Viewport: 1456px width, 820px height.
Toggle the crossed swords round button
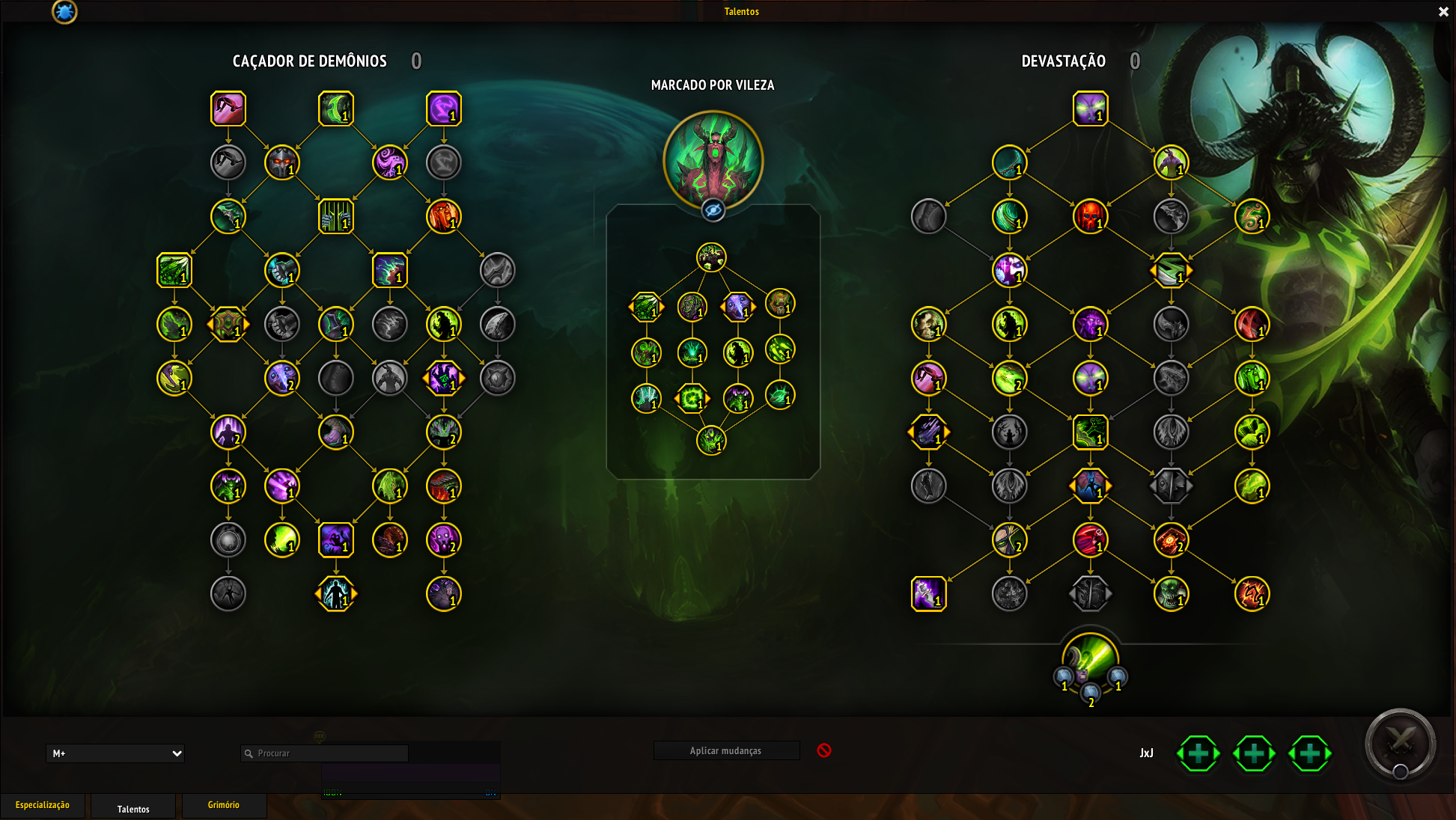[1400, 744]
